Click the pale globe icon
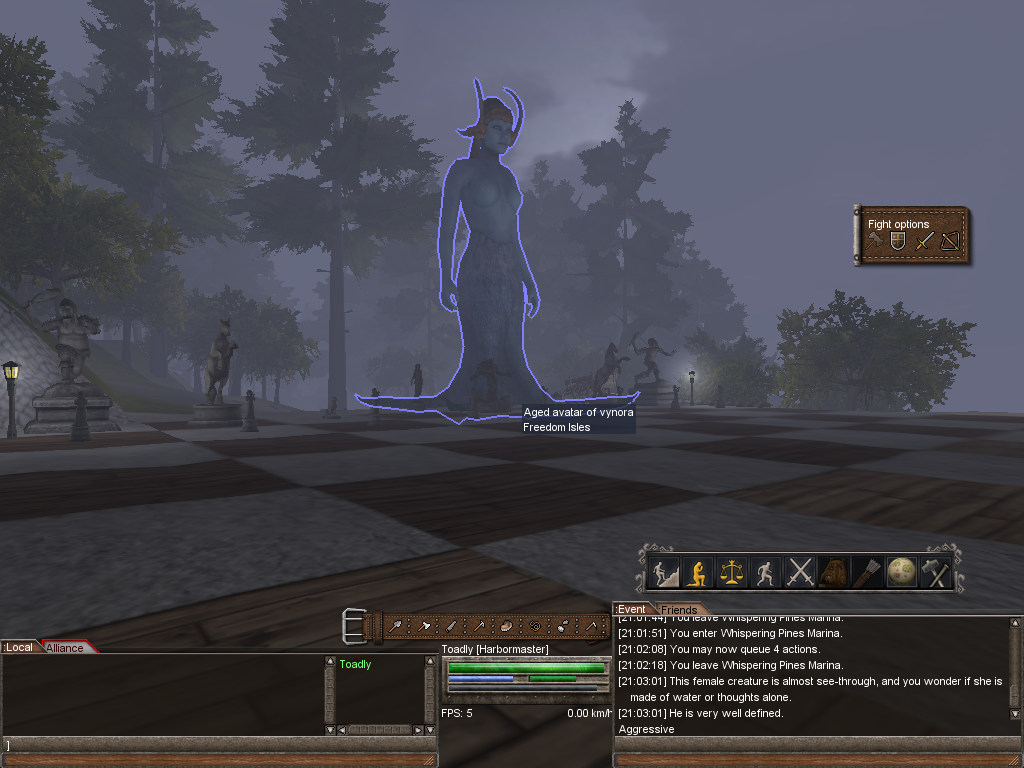1024x768 pixels. pos(901,573)
